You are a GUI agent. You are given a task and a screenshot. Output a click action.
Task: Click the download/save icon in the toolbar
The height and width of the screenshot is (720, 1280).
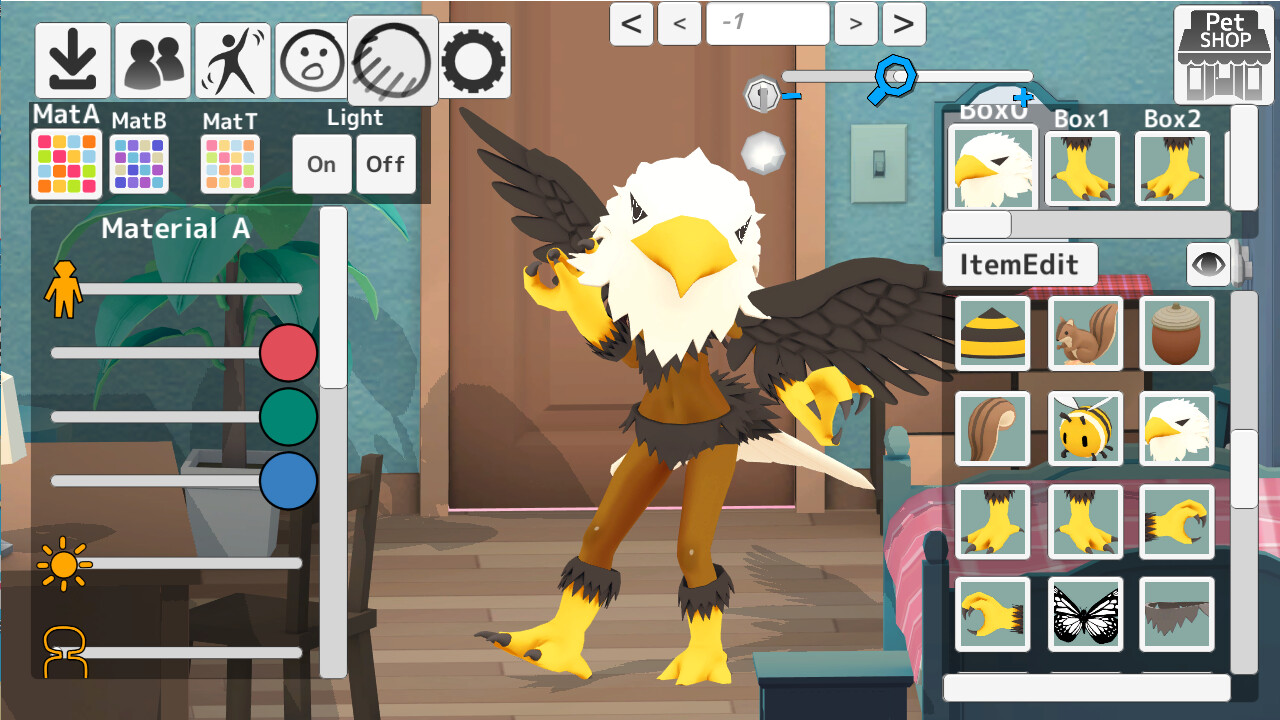point(73,60)
